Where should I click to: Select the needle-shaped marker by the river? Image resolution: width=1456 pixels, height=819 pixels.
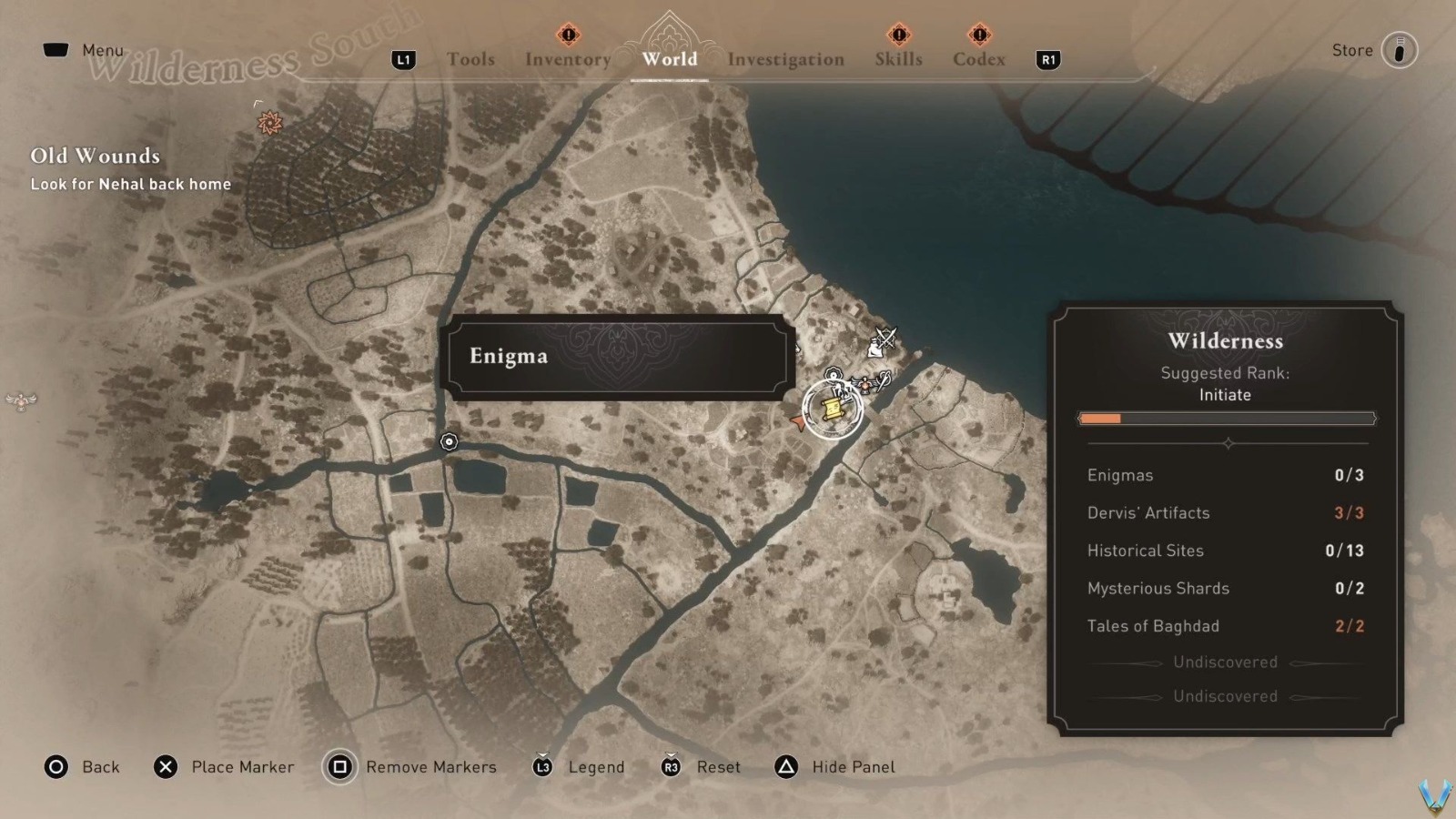click(x=883, y=382)
